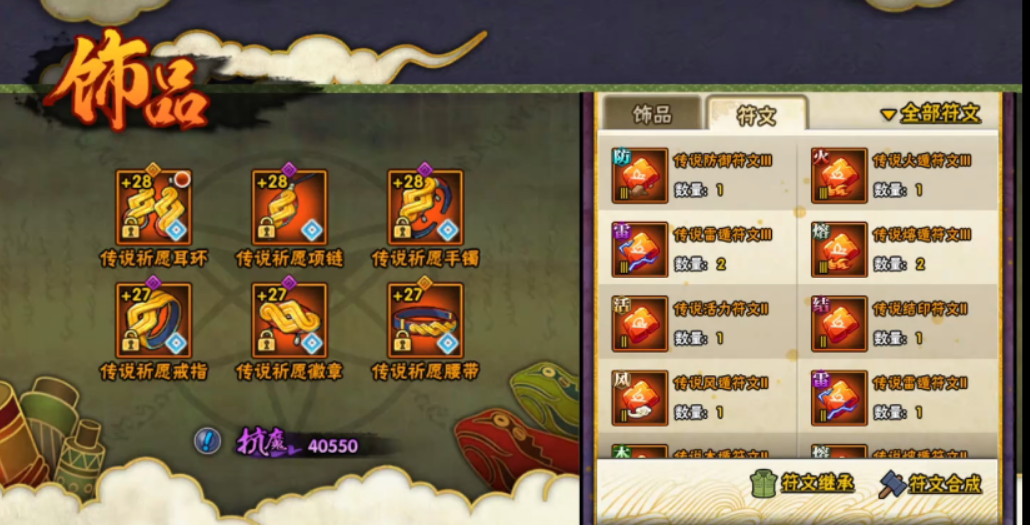
Task: Click the 传说祈愿徽章 badge slot
Action: [x=289, y=320]
